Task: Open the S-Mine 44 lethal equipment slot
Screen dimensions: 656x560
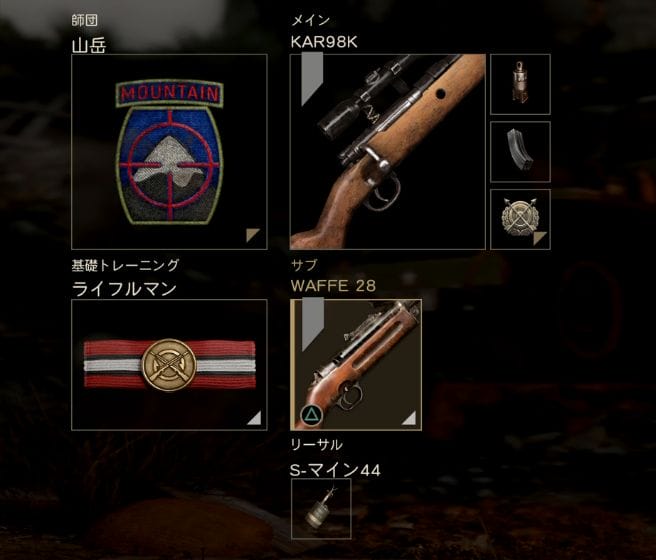Action: coord(321,509)
